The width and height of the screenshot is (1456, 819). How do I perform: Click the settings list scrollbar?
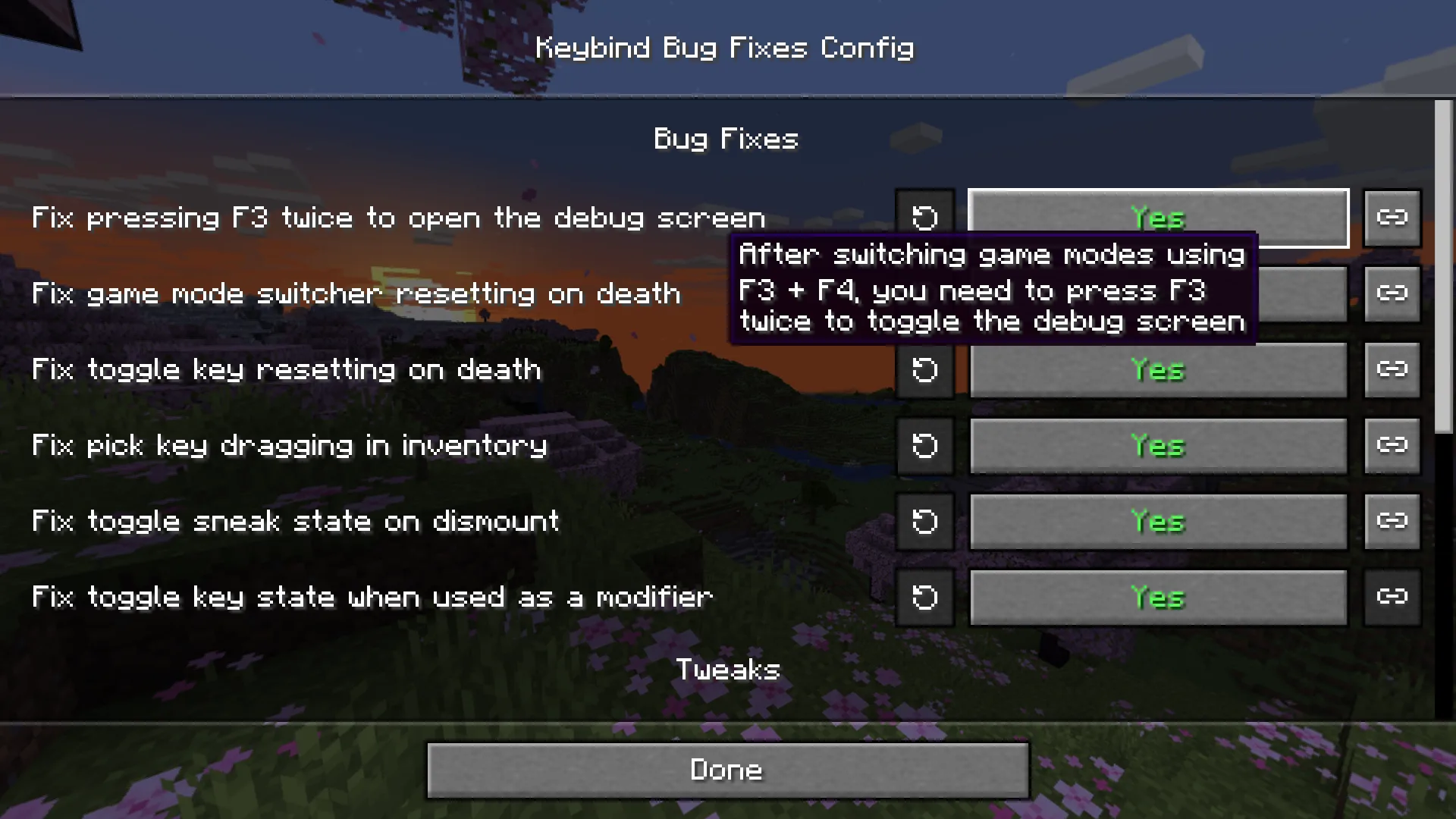click(x=1443, y=265)
